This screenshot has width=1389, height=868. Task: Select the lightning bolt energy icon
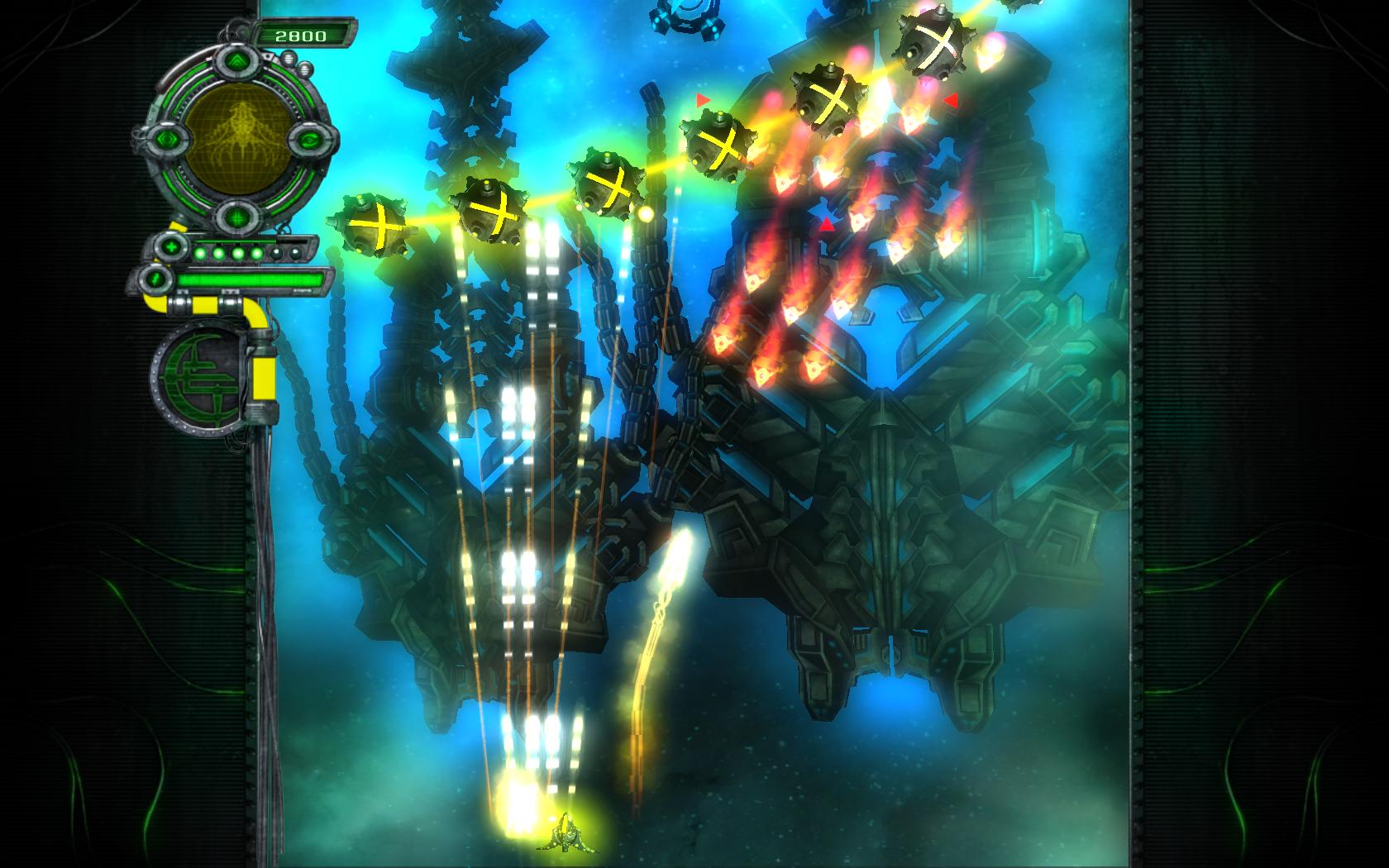coord(153,279)
